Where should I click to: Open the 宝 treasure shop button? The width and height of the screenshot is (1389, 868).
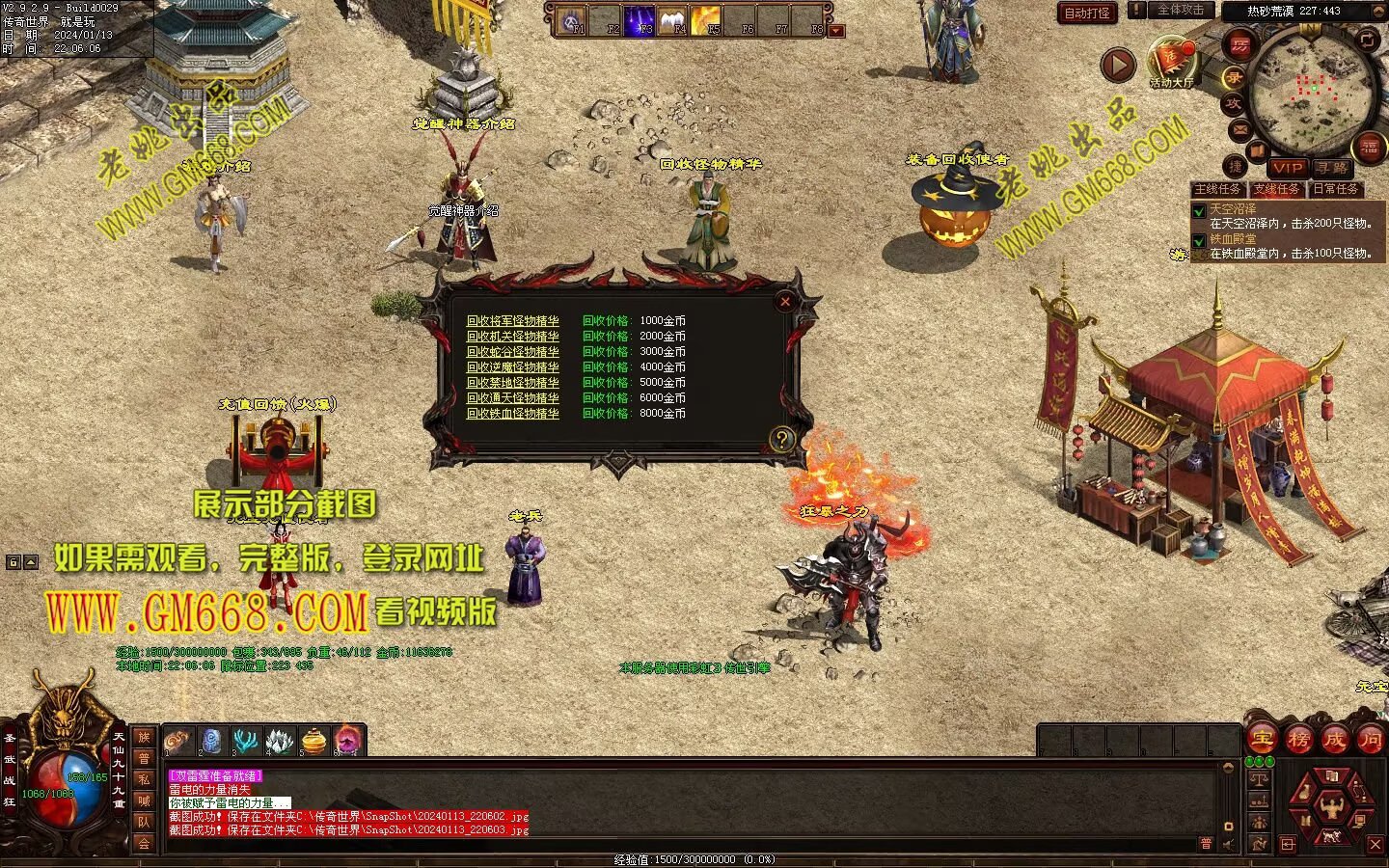click(1262, 740)
